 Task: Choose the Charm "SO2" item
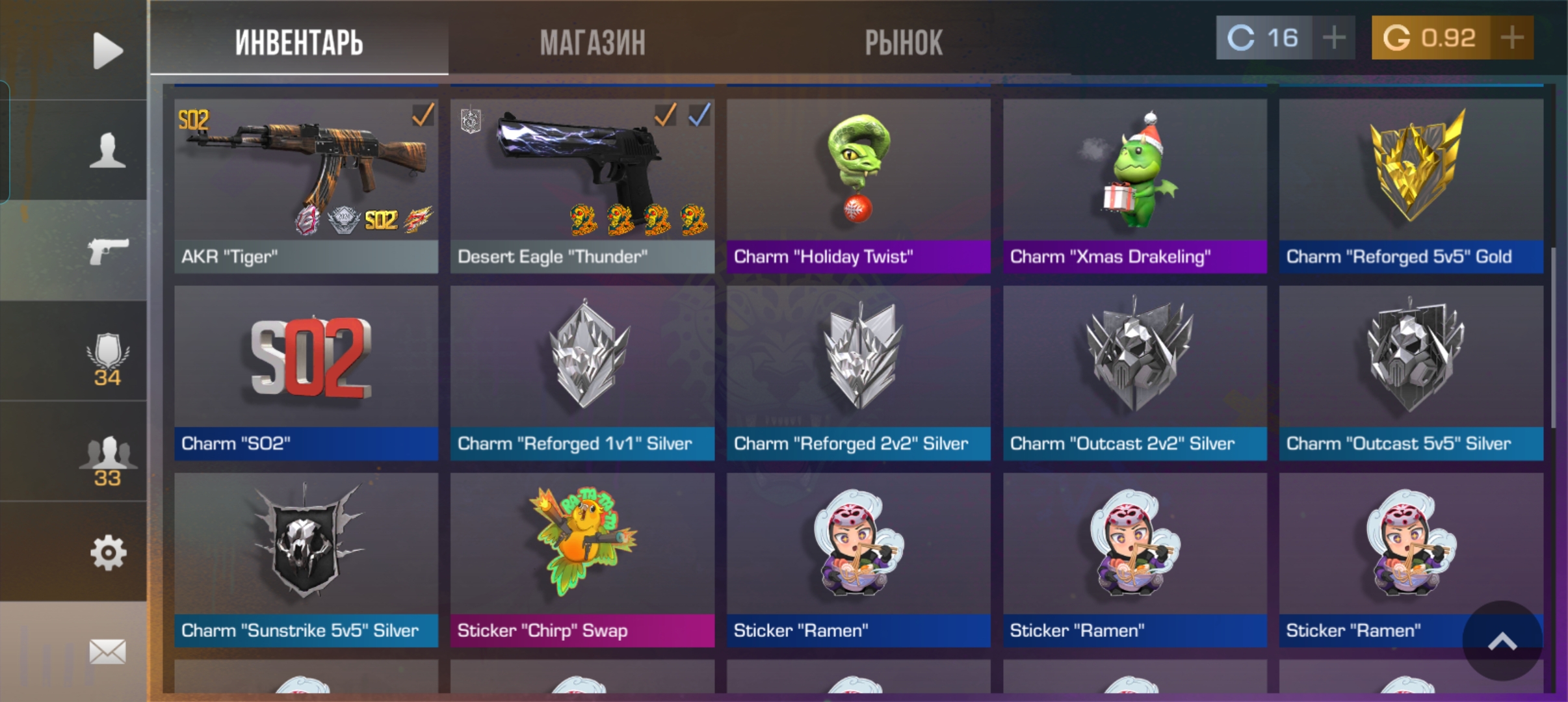click(x=306, y=372)
